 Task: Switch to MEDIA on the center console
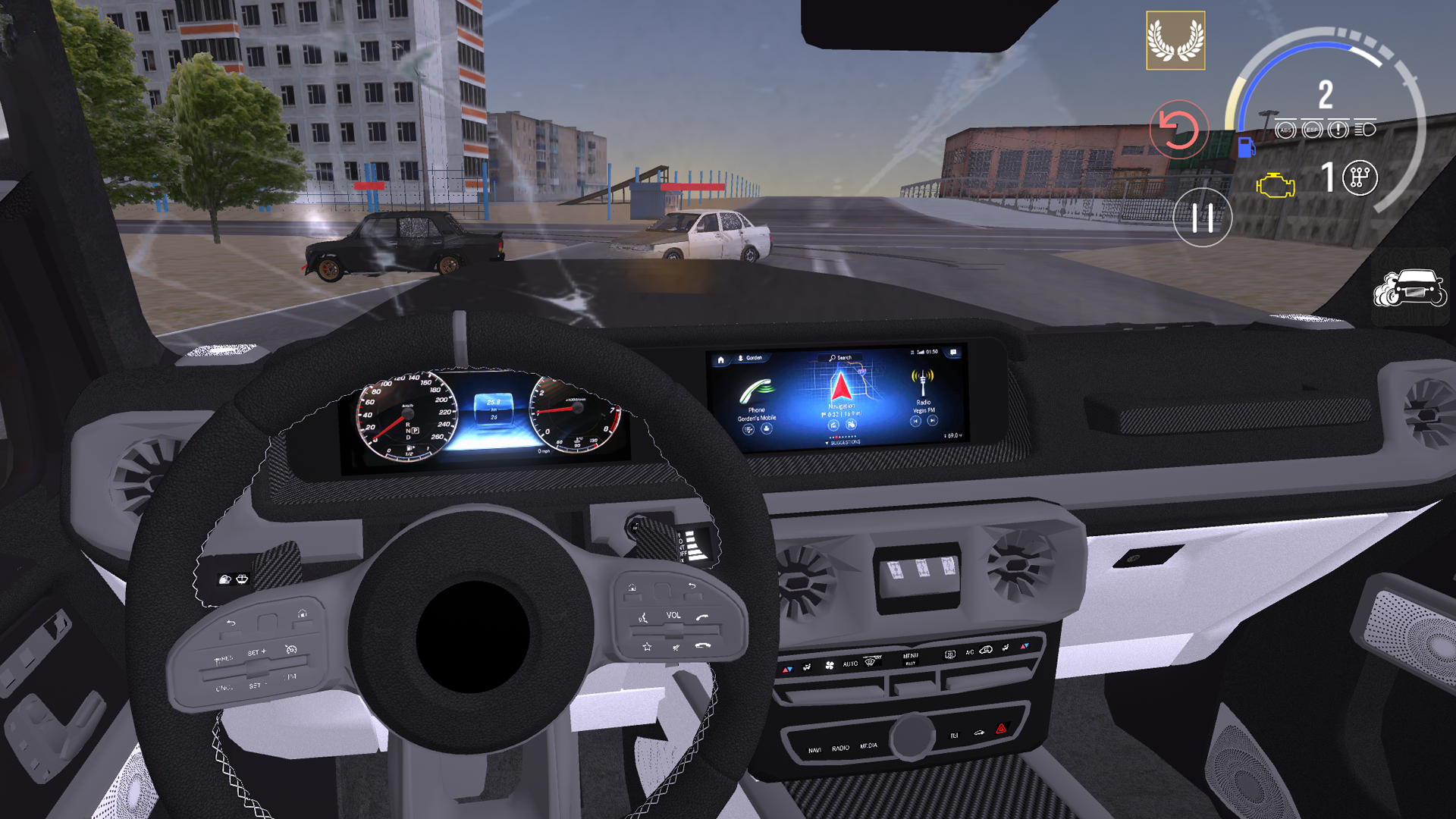(869, 745)
